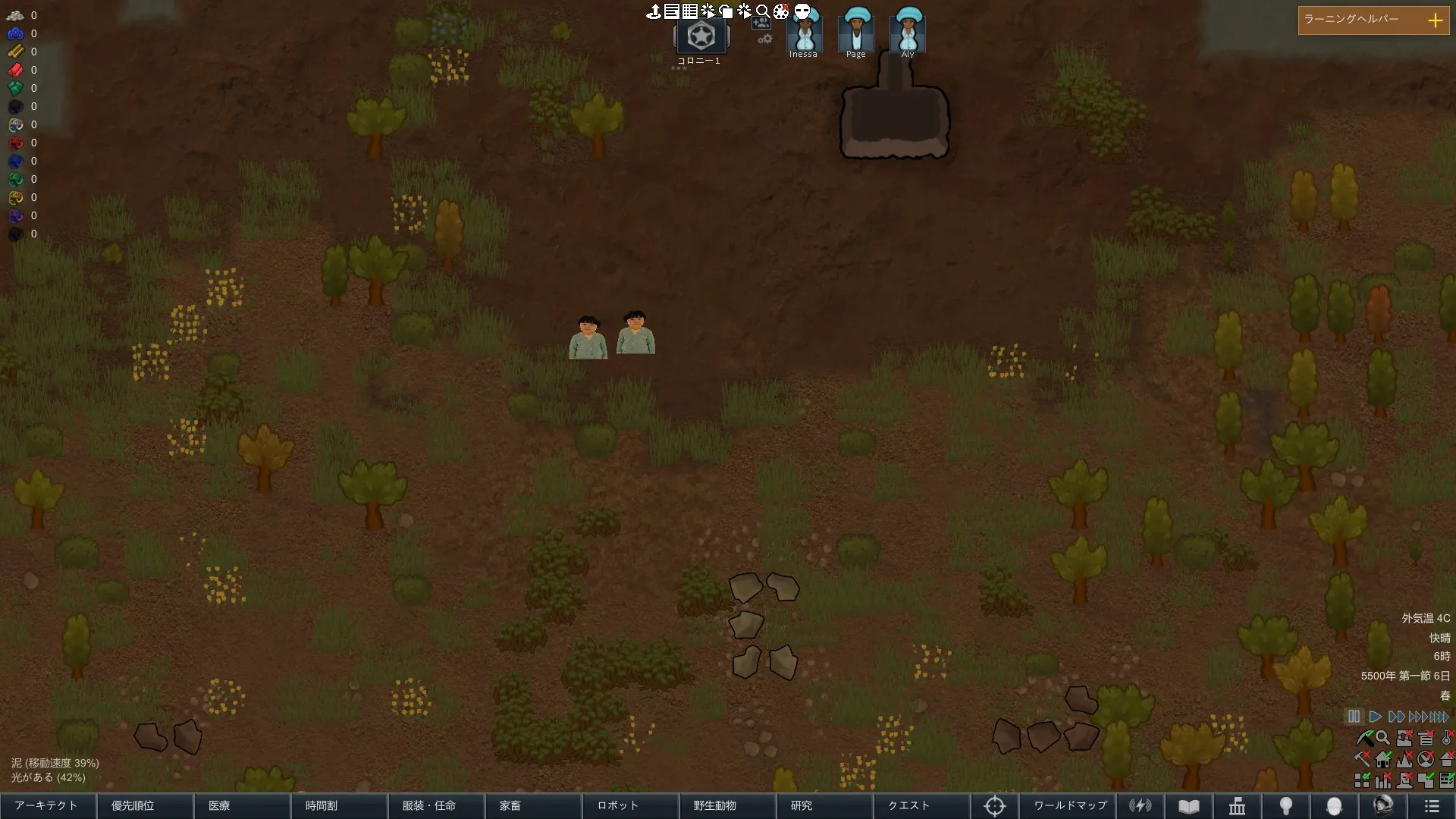Viewport: 1456px width, 819px height.
Task: Open the history book icon tab
Action: pos(1189,806)
